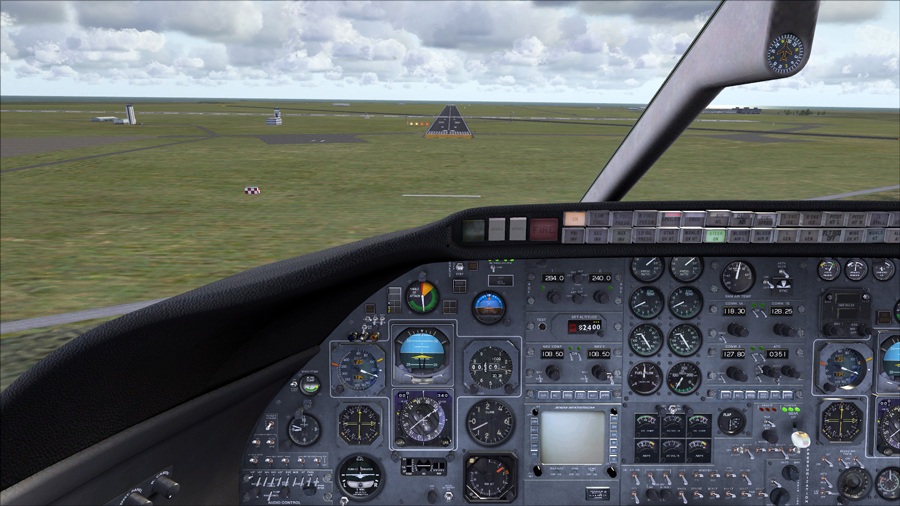This screenshot has height=506, width=900.
Task: Pull the white landing gear lever
Action: pyautogui.click(x=800, y=439)
